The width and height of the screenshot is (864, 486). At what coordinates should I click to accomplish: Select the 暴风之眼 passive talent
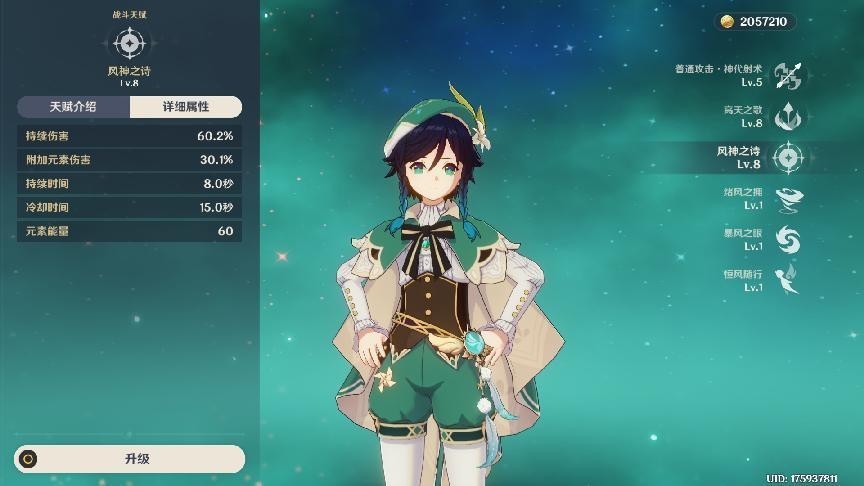tap(788, 239)
